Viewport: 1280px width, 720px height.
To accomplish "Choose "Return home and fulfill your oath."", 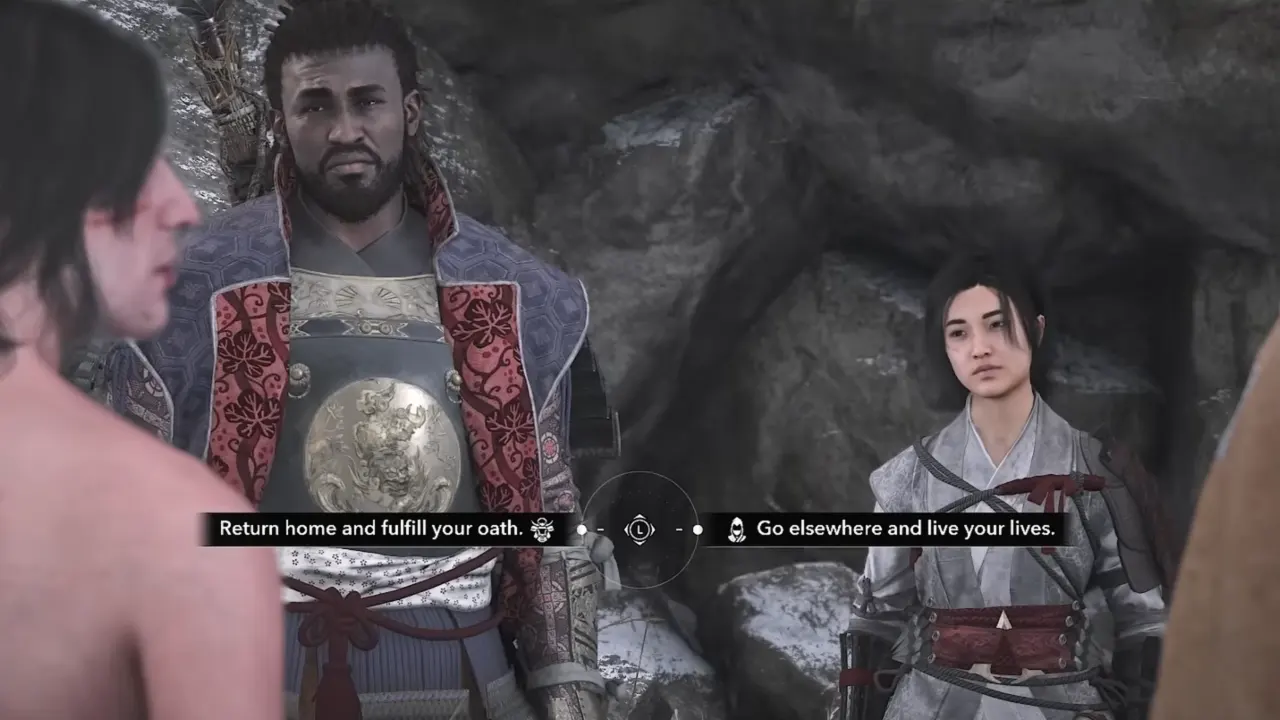I will pos(372,529).
